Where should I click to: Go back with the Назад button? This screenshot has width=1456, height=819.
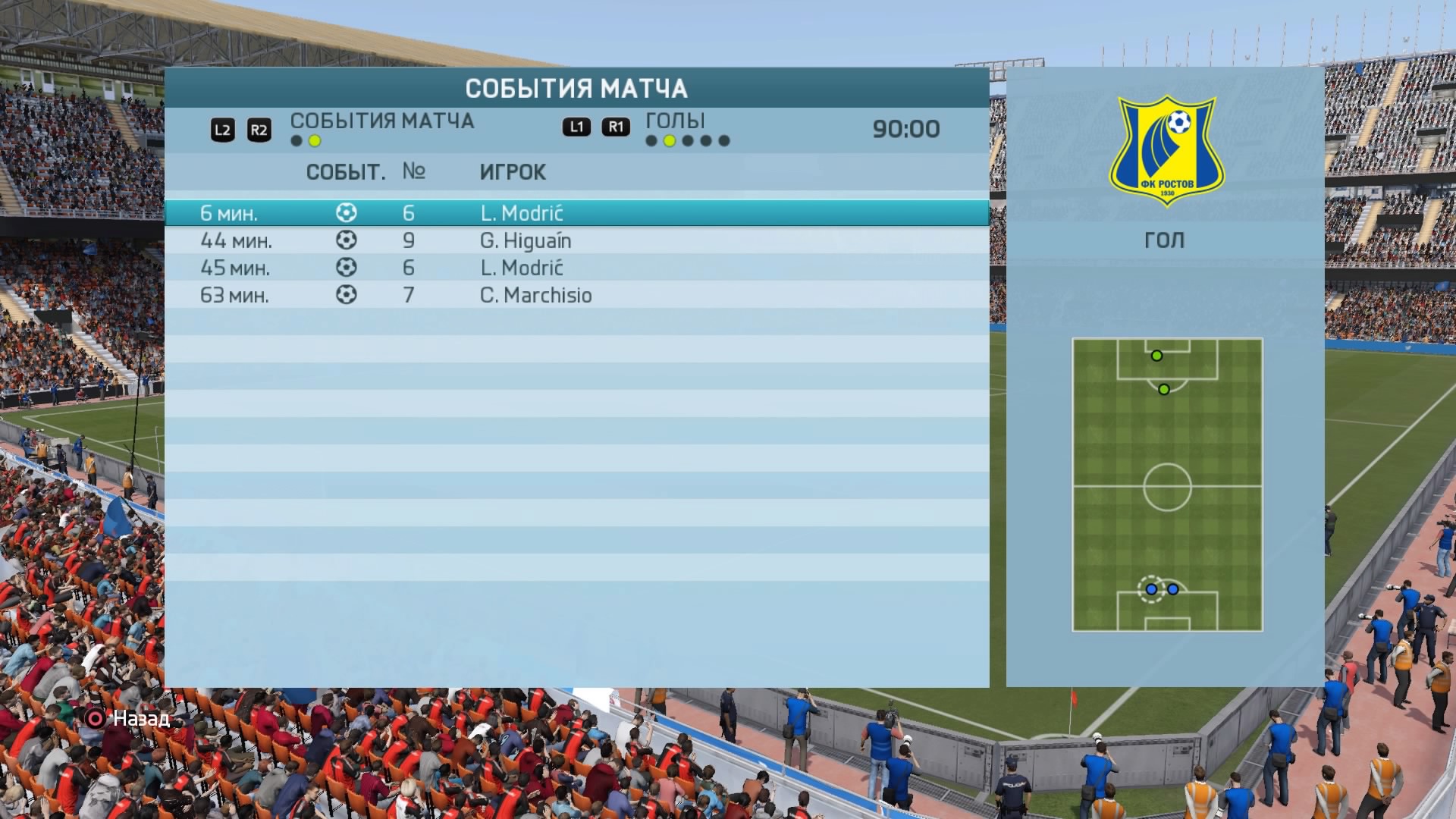pyautogui.click(x=127, y=718)
